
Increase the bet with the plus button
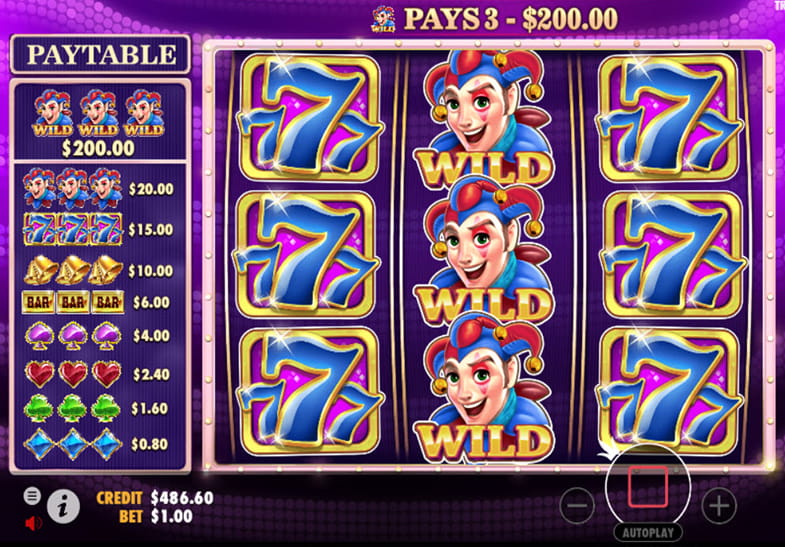pyautogui.click(x=719, y=506)
